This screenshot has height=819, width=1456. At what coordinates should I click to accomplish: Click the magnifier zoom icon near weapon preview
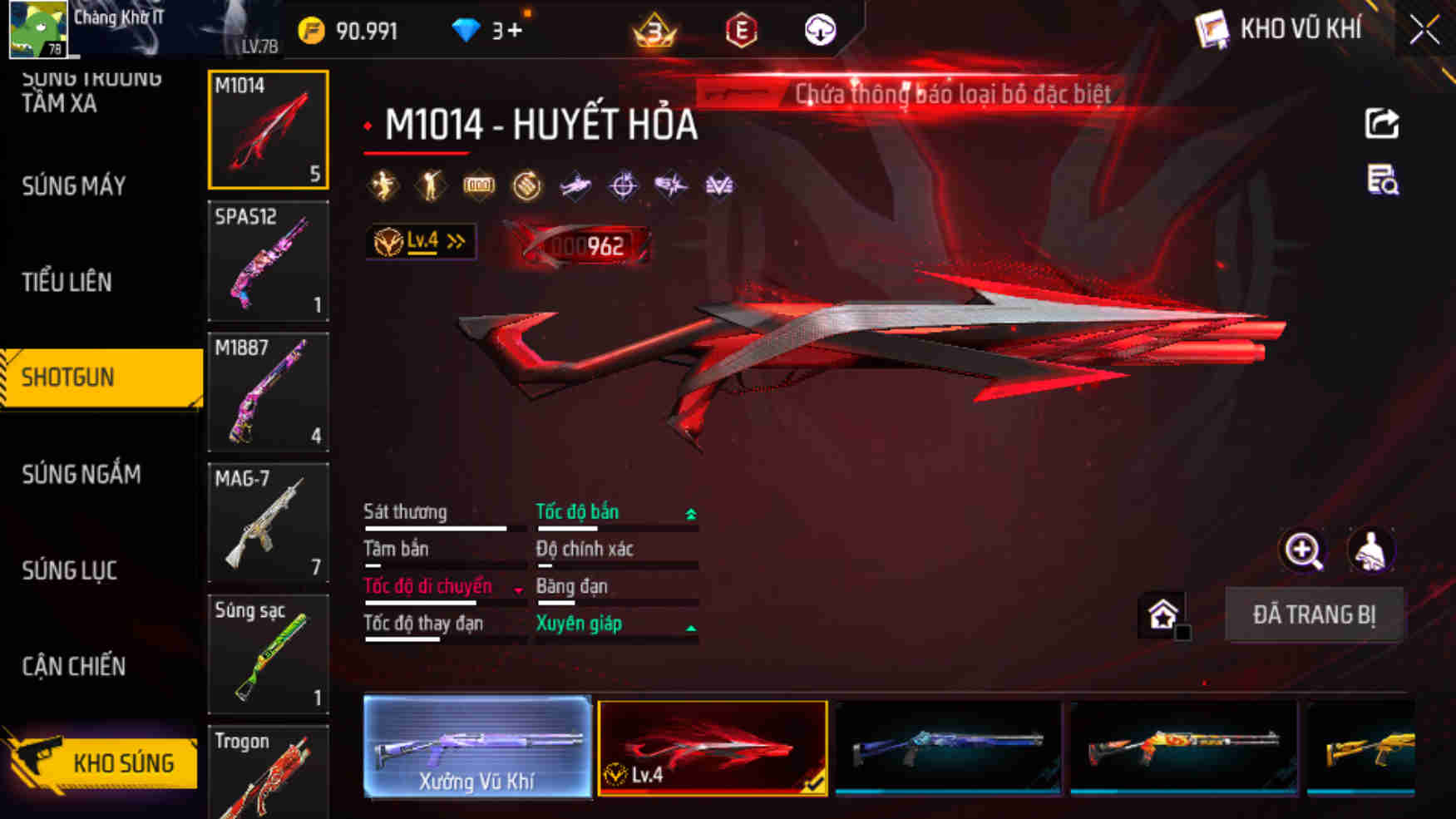point(1304,550)
